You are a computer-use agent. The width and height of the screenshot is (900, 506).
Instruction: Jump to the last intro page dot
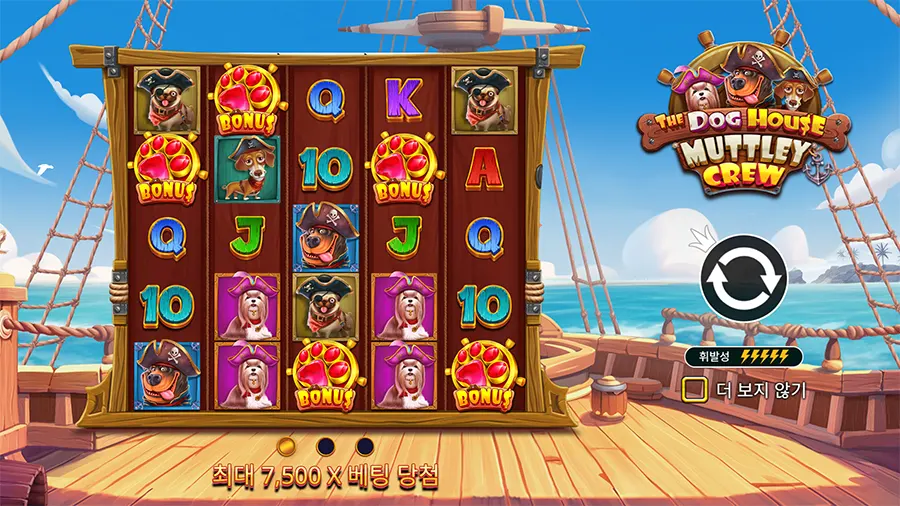pos(365,444)
